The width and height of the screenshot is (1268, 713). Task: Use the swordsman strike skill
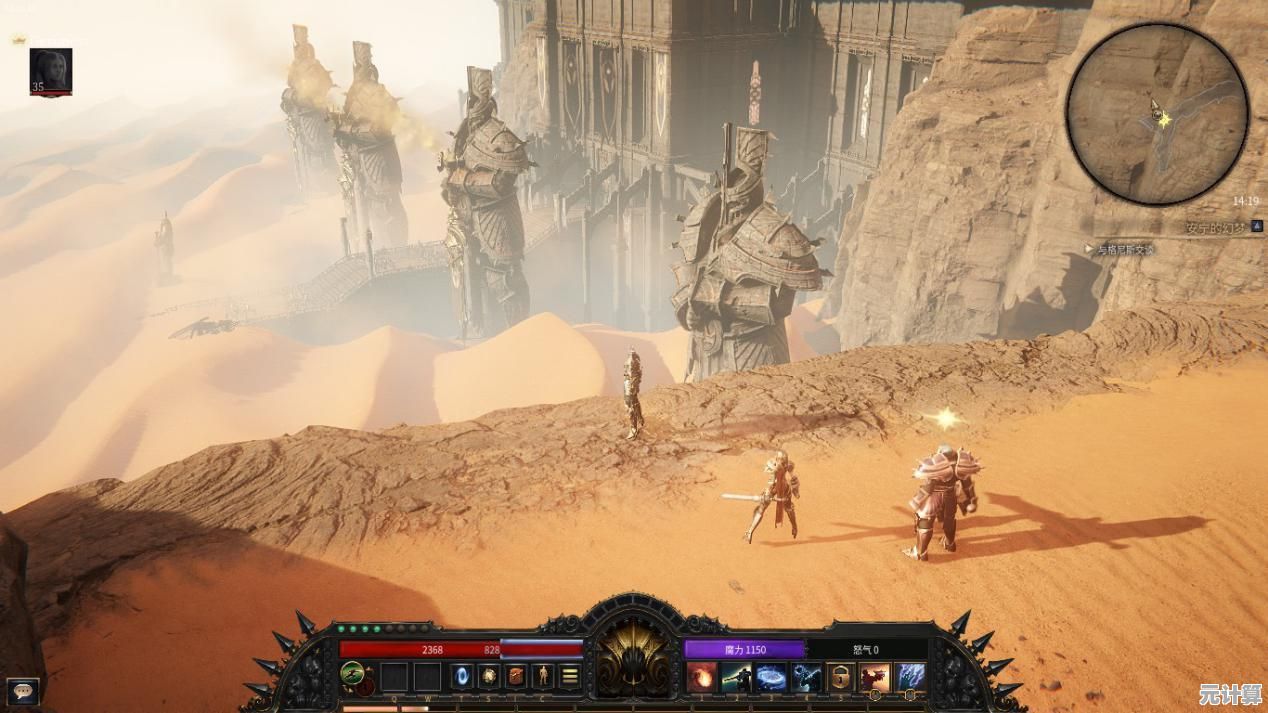coord(737,677)
